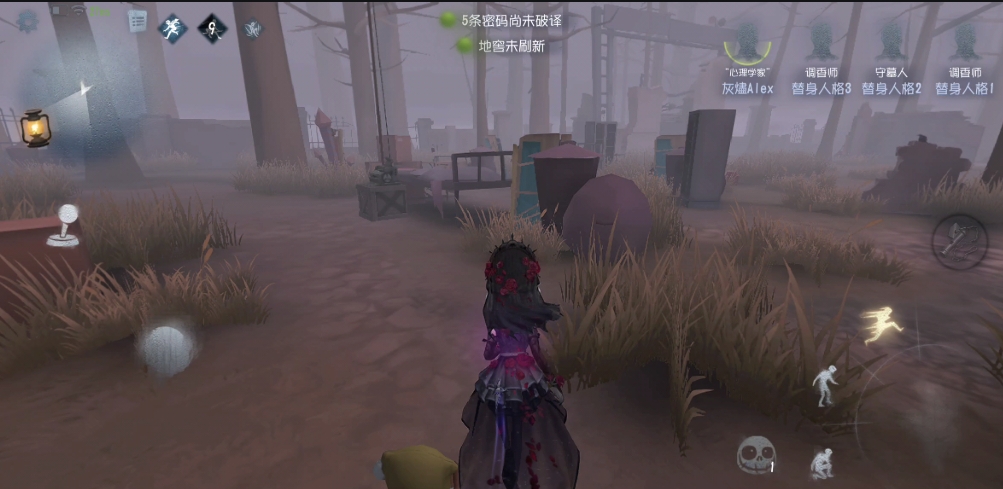Tap the faded winged talent icon
Screen dimensions: 1003x489
point(252,28)
